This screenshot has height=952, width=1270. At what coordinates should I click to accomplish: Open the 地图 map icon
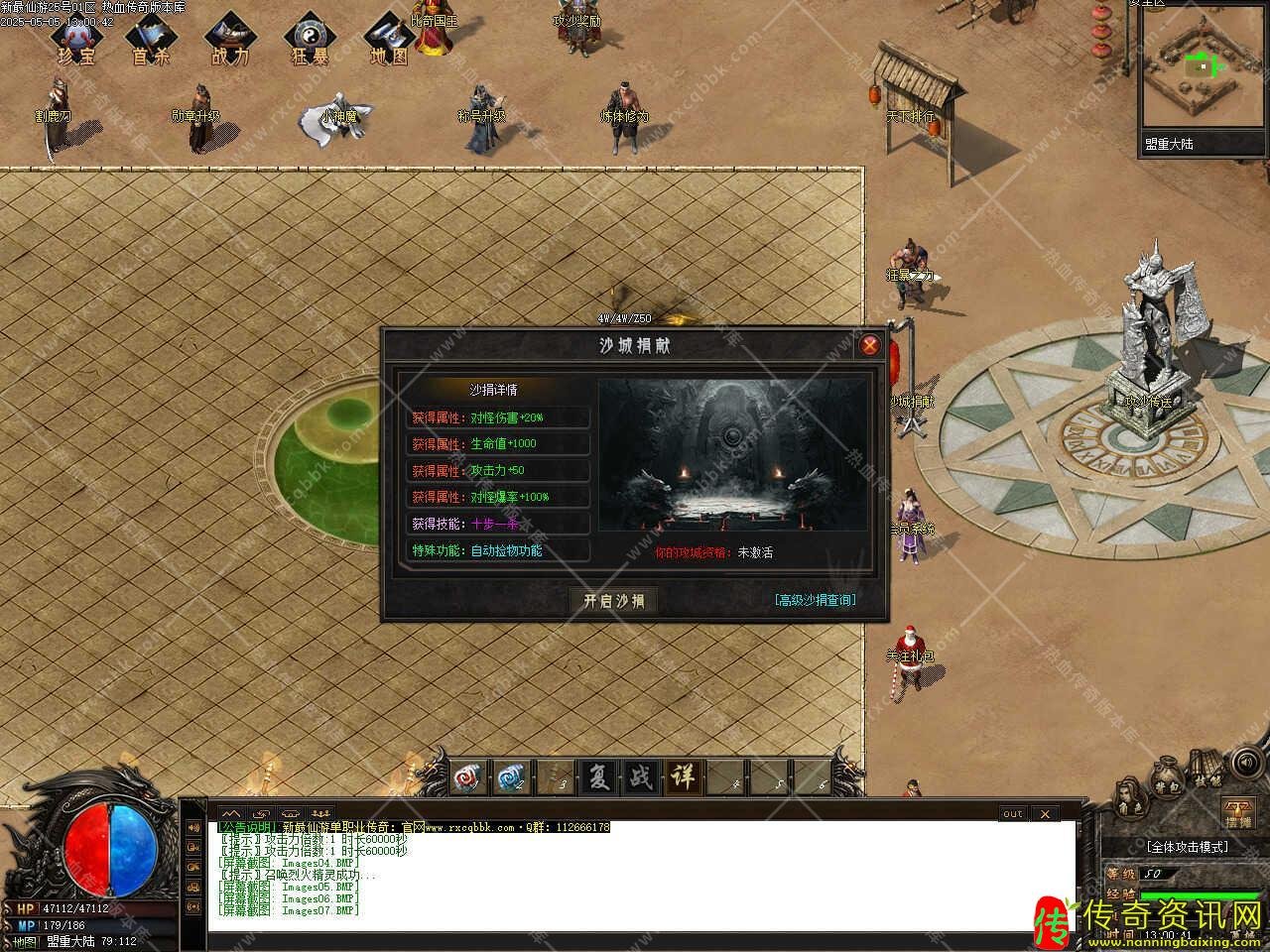(x=389, y=39)
